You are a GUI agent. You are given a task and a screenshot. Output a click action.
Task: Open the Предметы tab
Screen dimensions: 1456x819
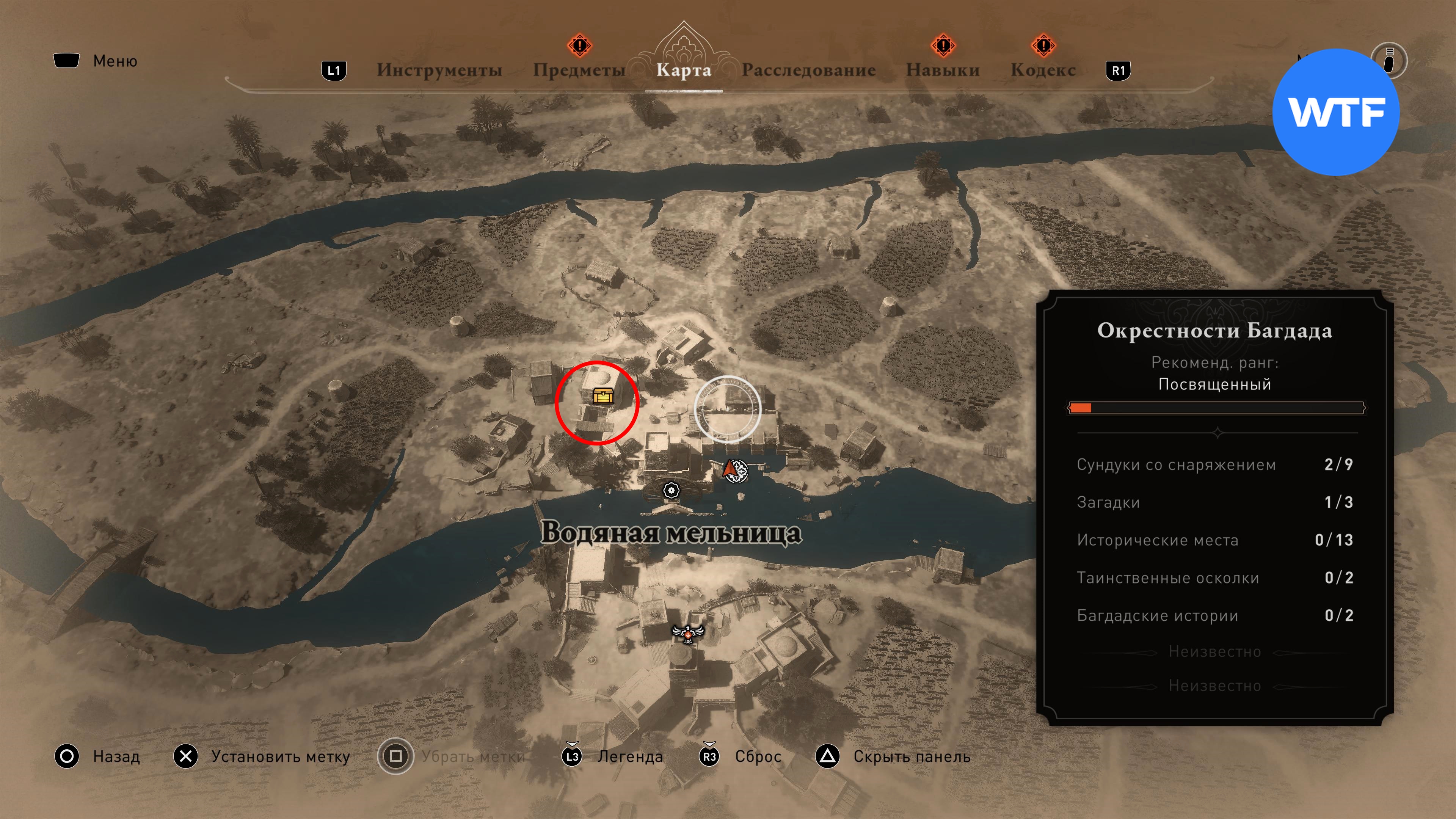579,70
